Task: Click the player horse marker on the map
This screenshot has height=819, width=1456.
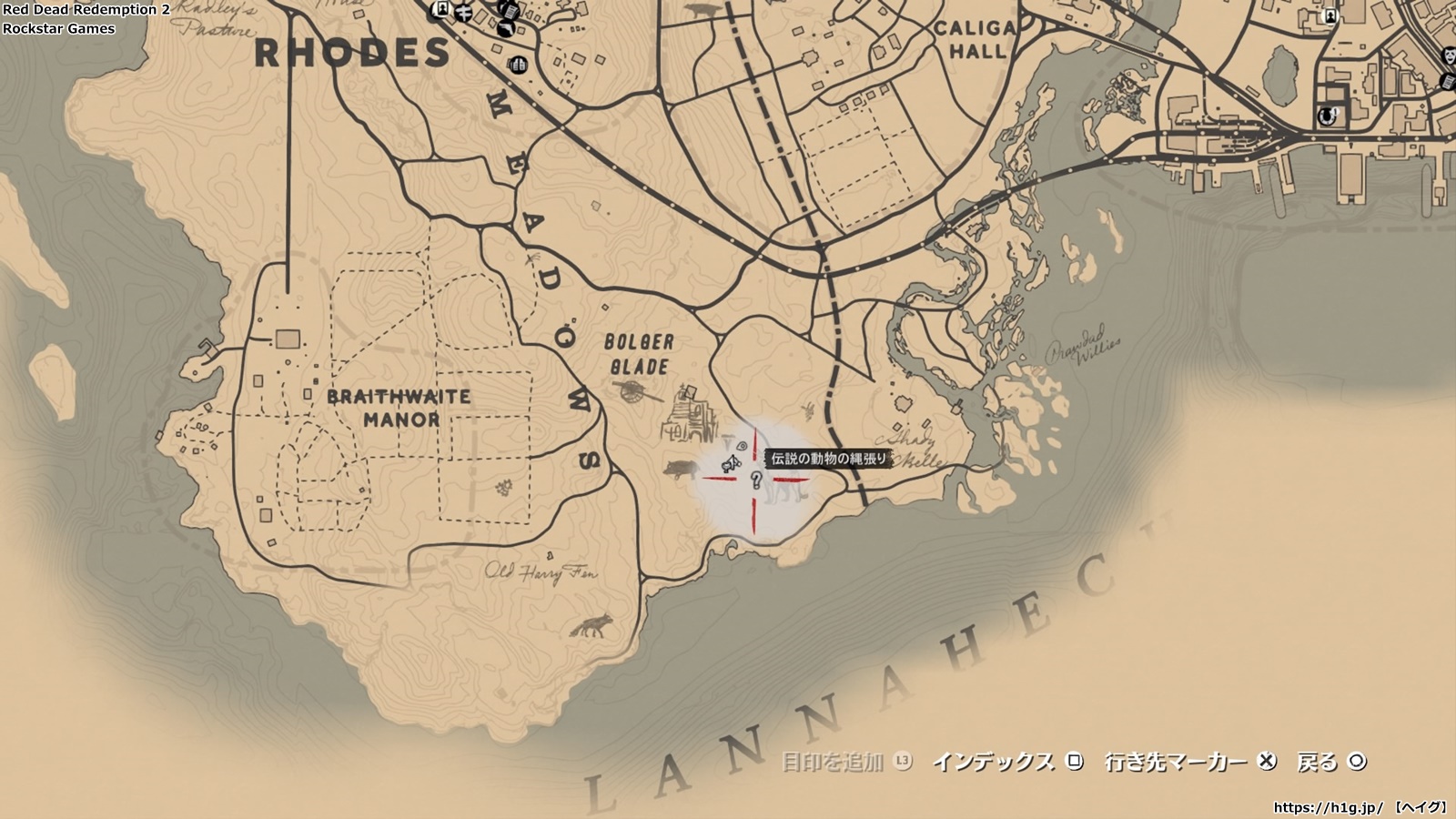Action: [x=730, y=465]
